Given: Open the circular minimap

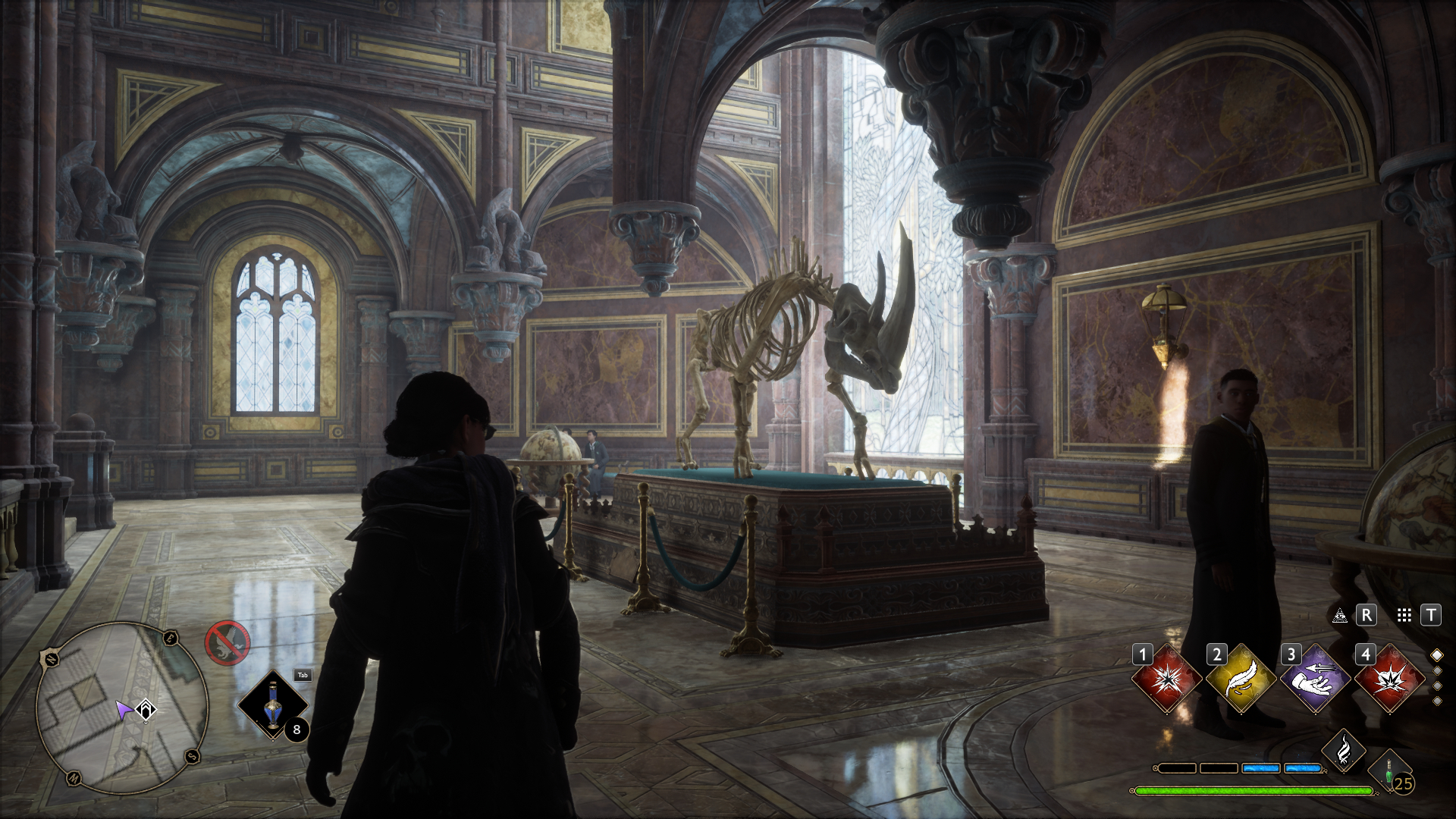Looking at the screenshot, I should pos(122,709).
